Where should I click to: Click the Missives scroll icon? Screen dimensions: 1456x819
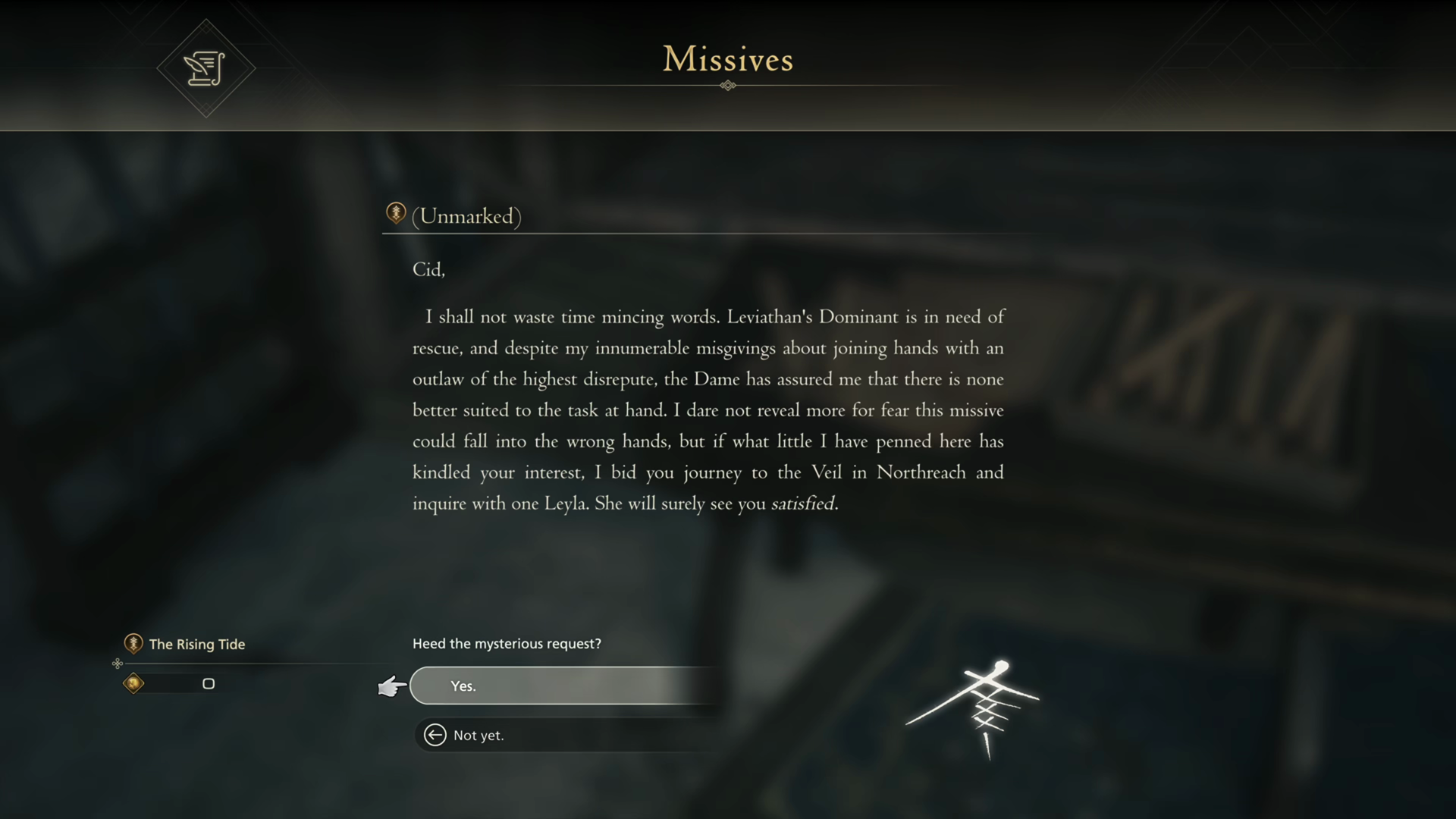[x=205, y=68]
